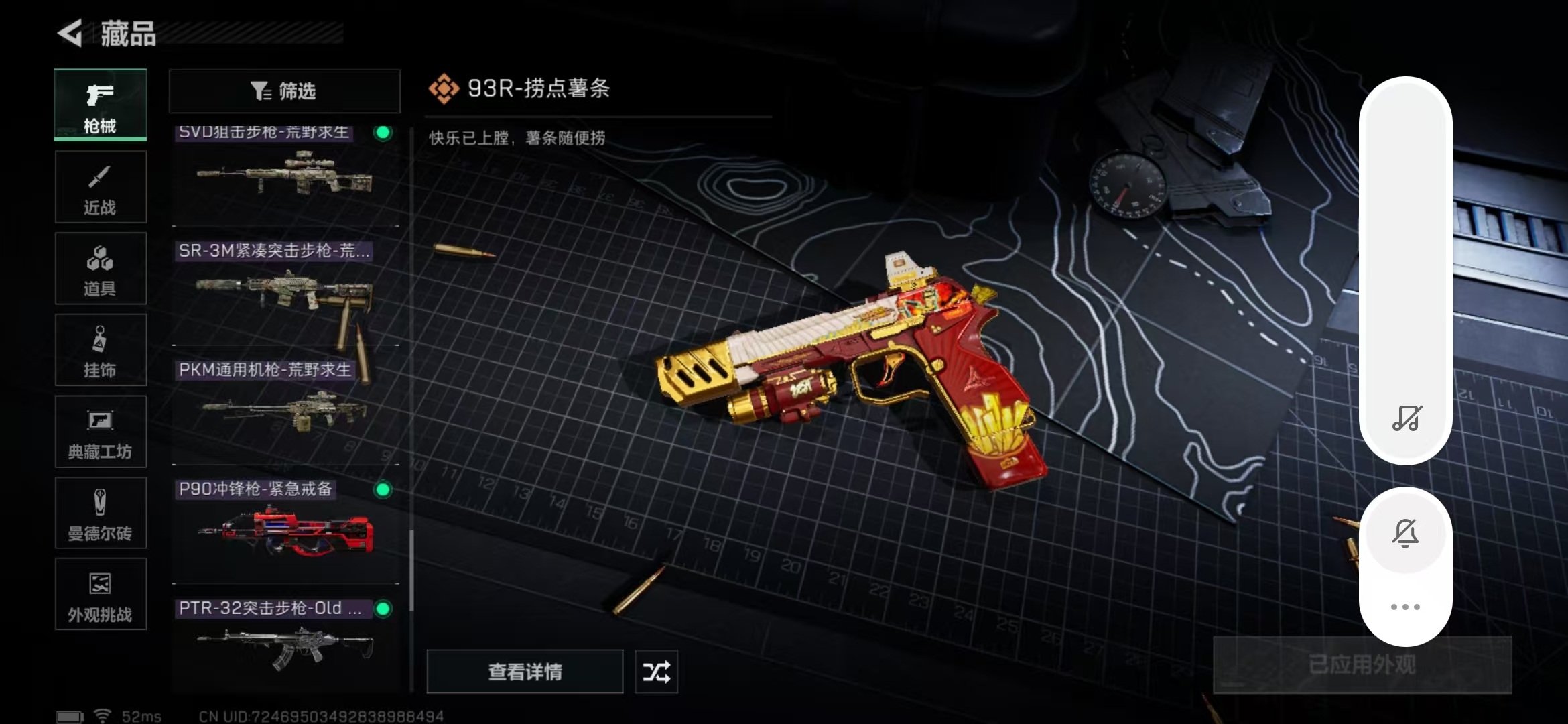This screenshot has height=724, width=1568.
Task: Open the 道具 items category icon
Action: (x=100, y=268)
